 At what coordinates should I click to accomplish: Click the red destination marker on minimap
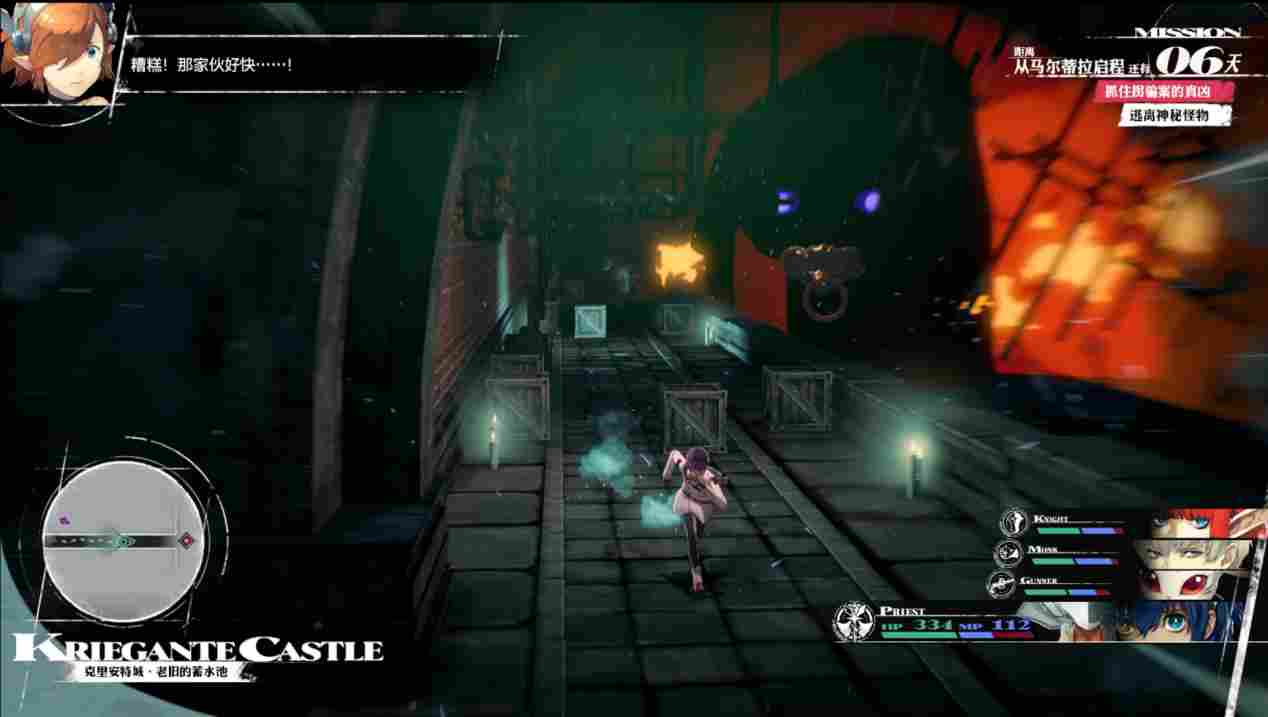click(x=186, y=541)
